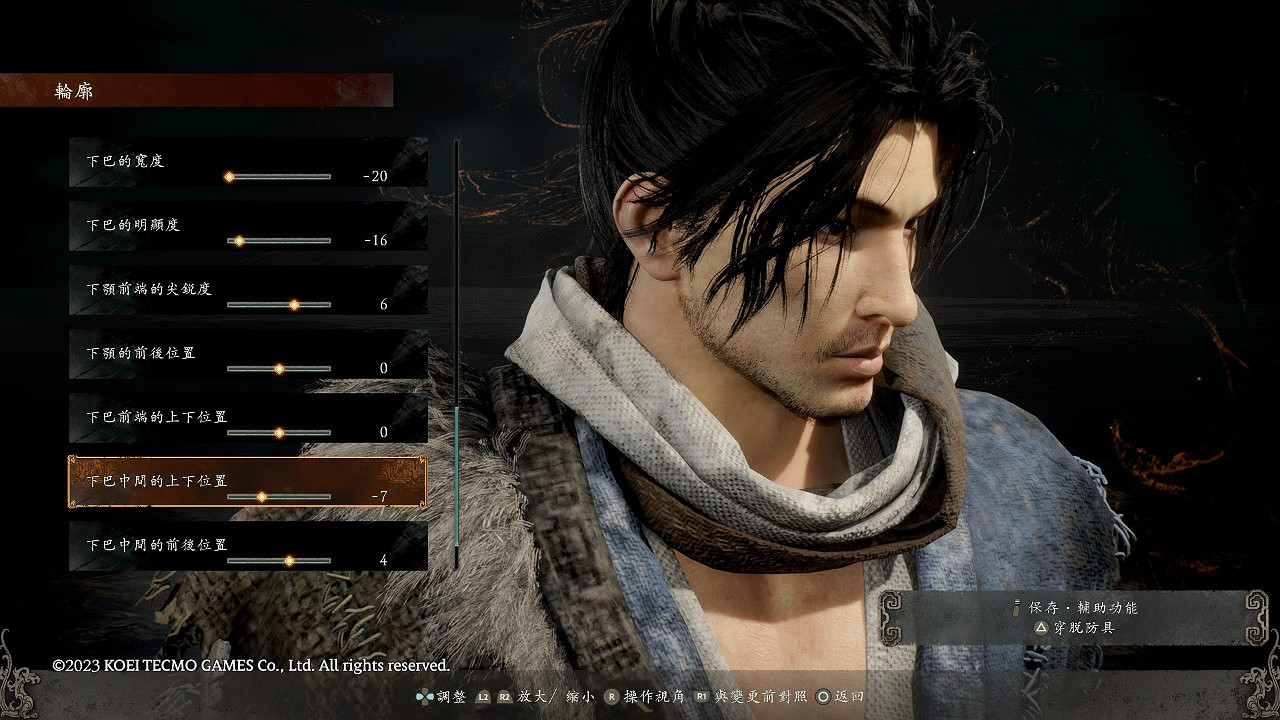Select the 下顎的前後位置 slider
The width and height of the screenshot is (1280, 720).
point(279,368)
